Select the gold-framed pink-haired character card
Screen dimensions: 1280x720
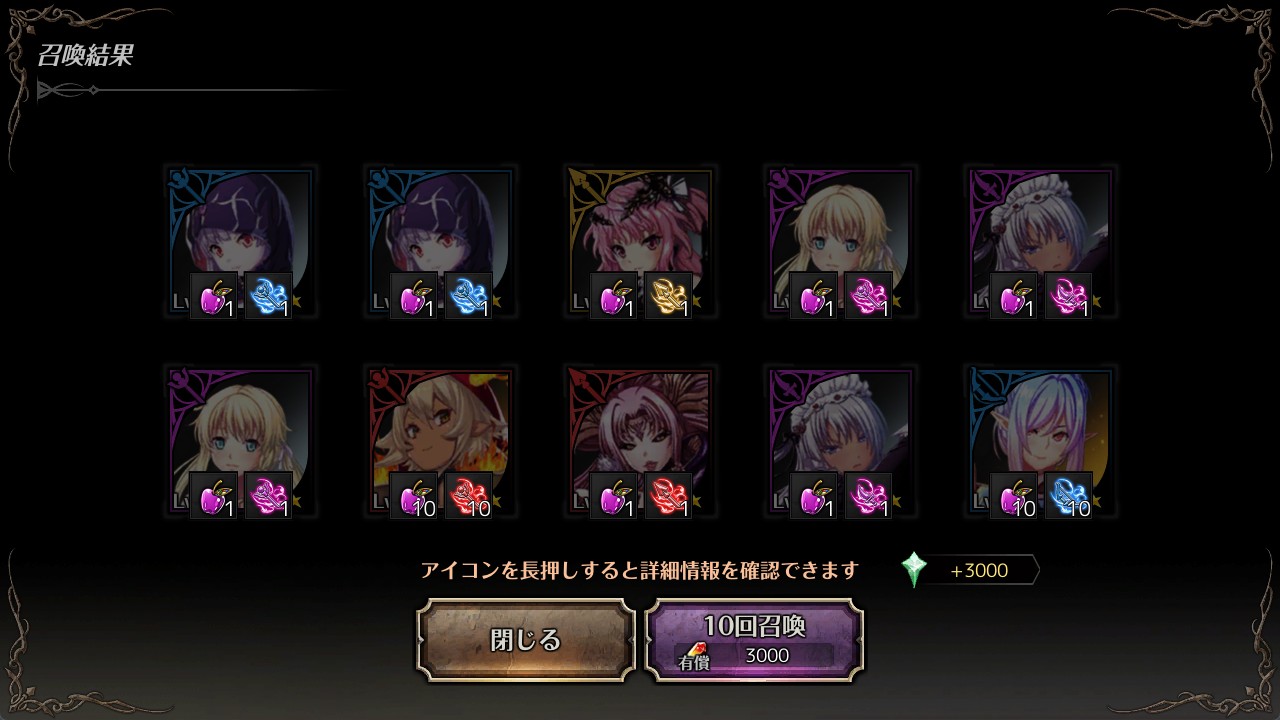pos(640,240)
